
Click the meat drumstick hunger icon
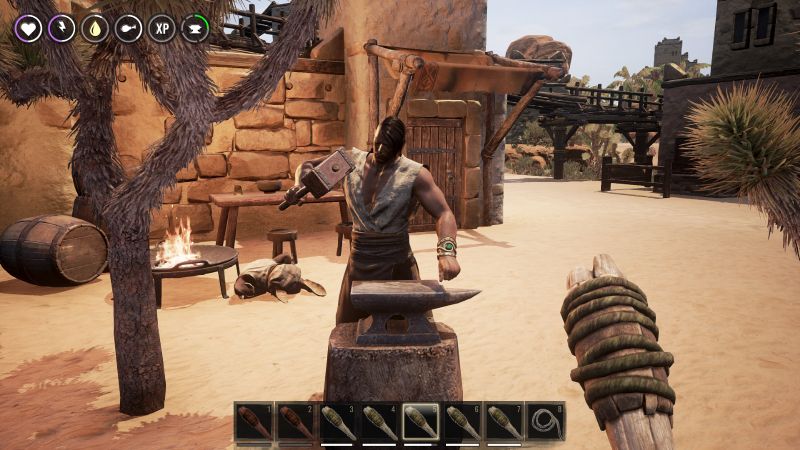[x=129, y=28]
